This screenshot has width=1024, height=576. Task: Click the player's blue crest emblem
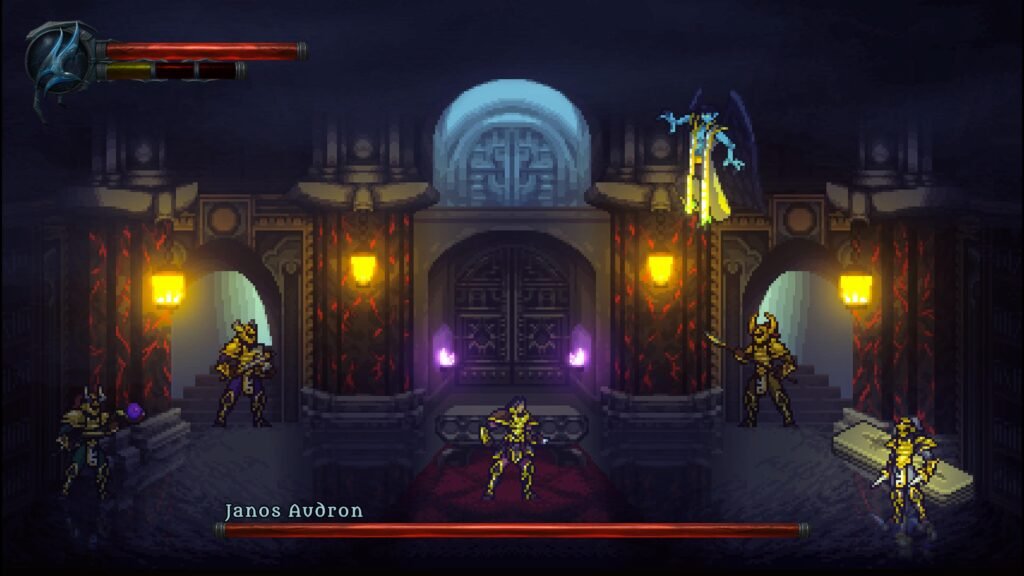(x=60, y=58)
